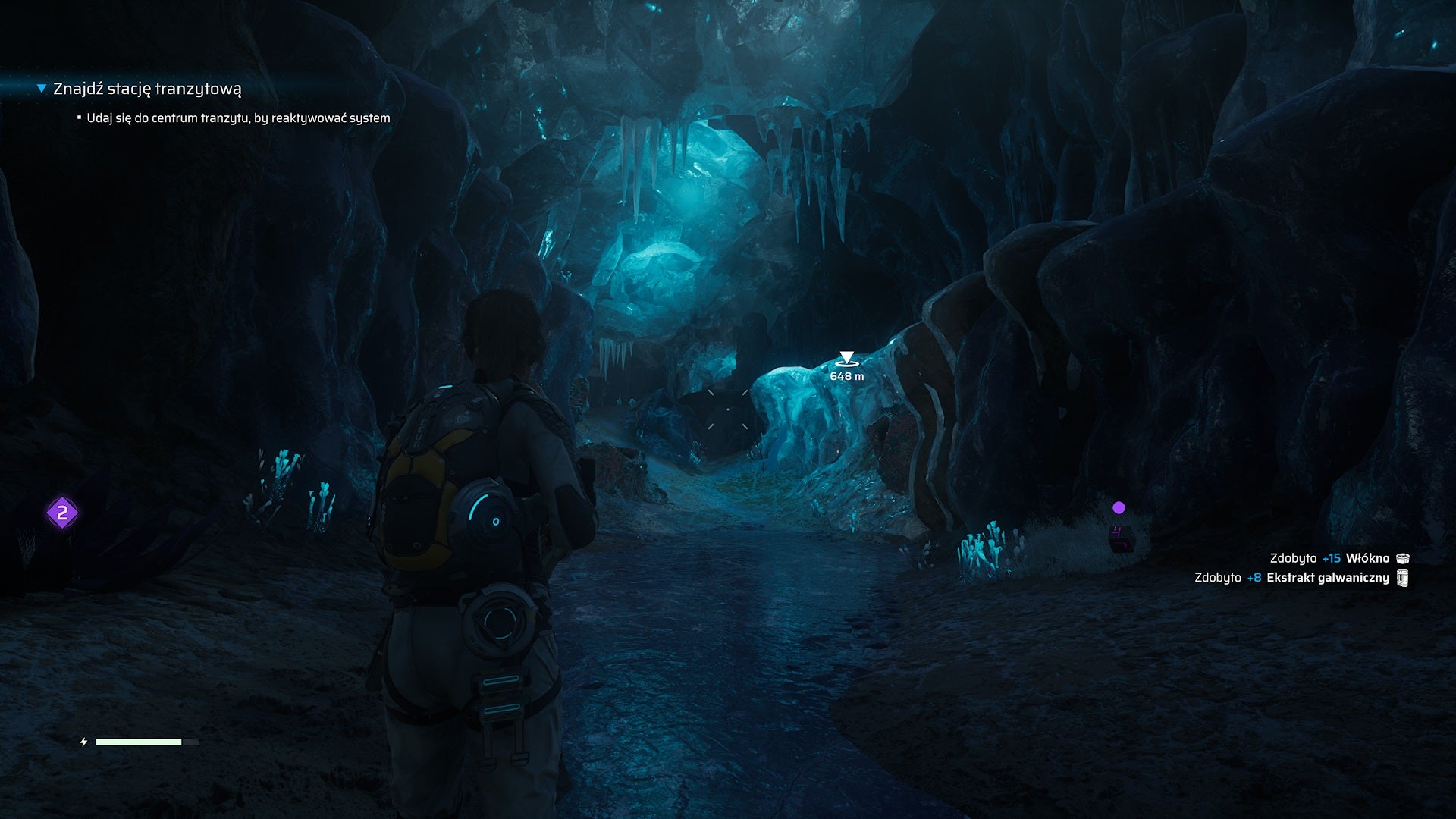Select the purple dot resource marker
Image resolution: width=1456 pixels, height=819 pixels.
[x=1119, y=507]
